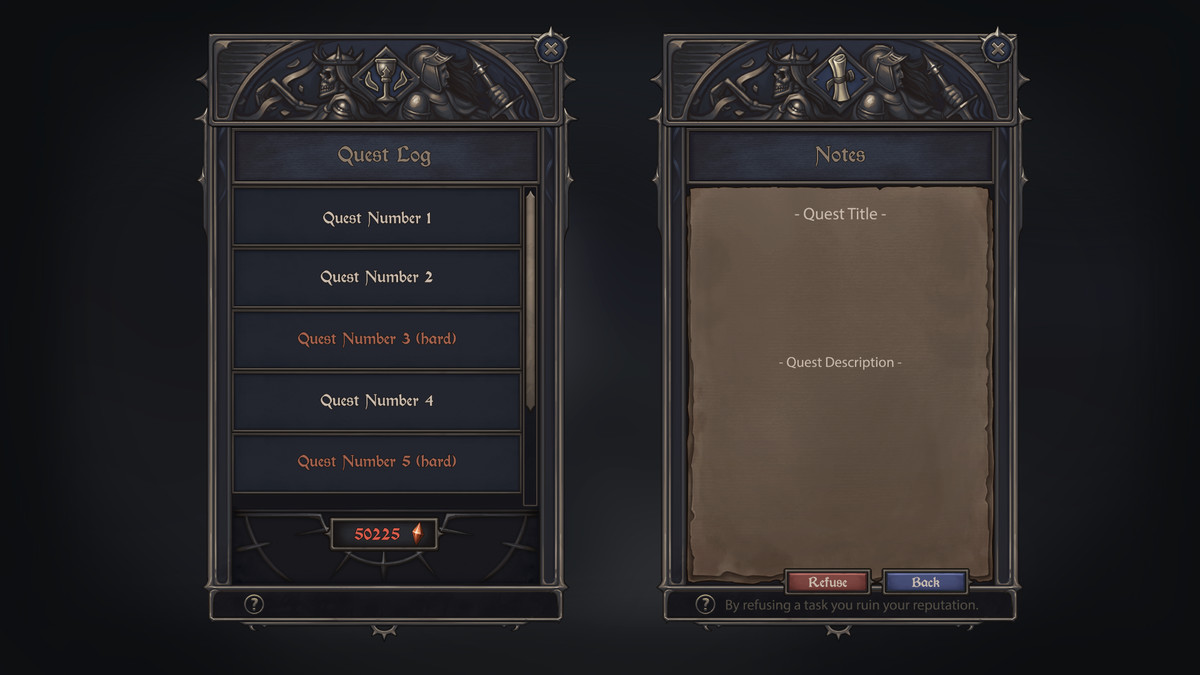Click the Quest Log scrollbar handle
The image size is (1200, 675).
[x=530, y=300]
